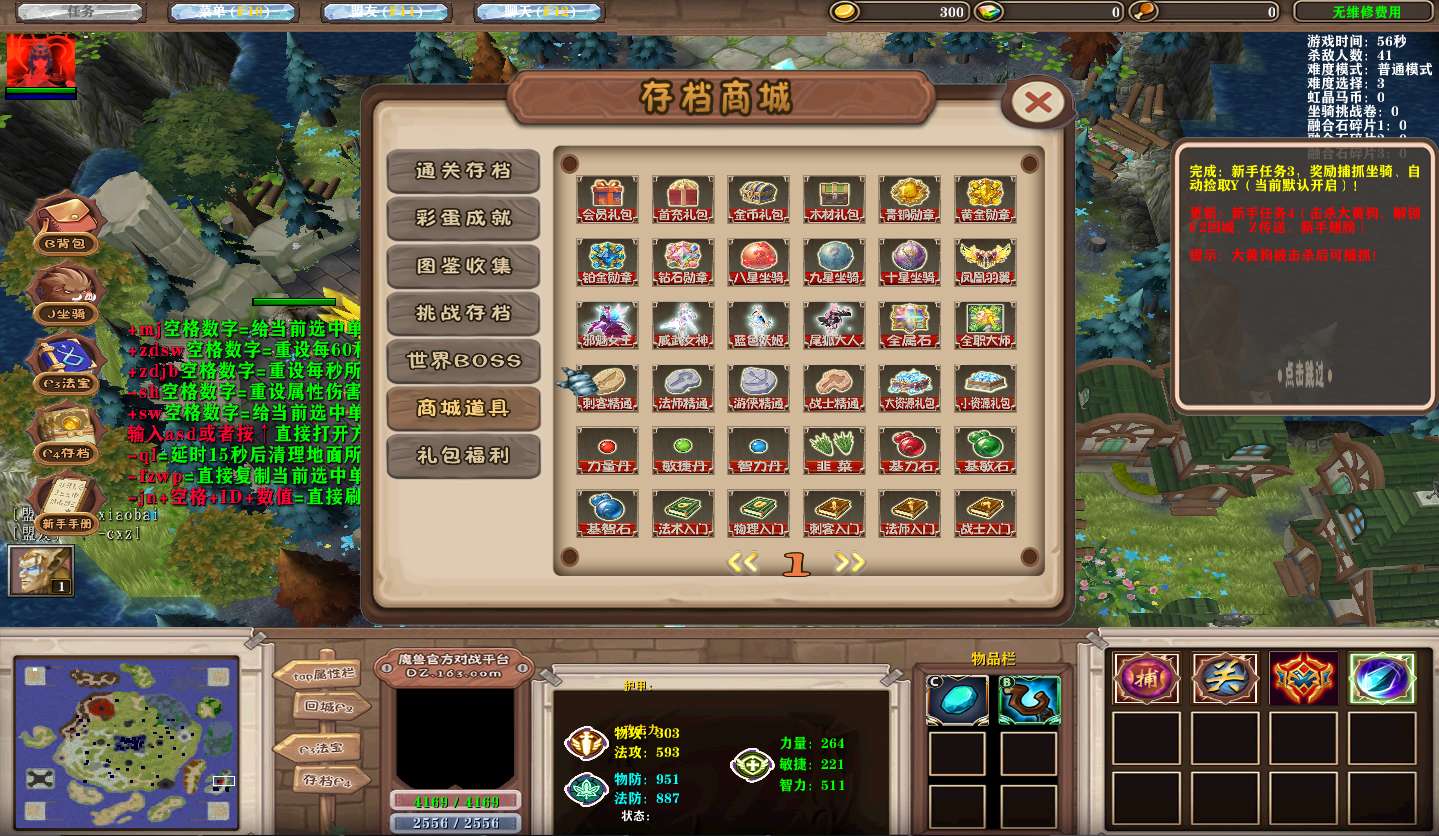Switch to the 通关存档 tab
The width and height of the screenshot is (1439, 836).
(463, 171)
